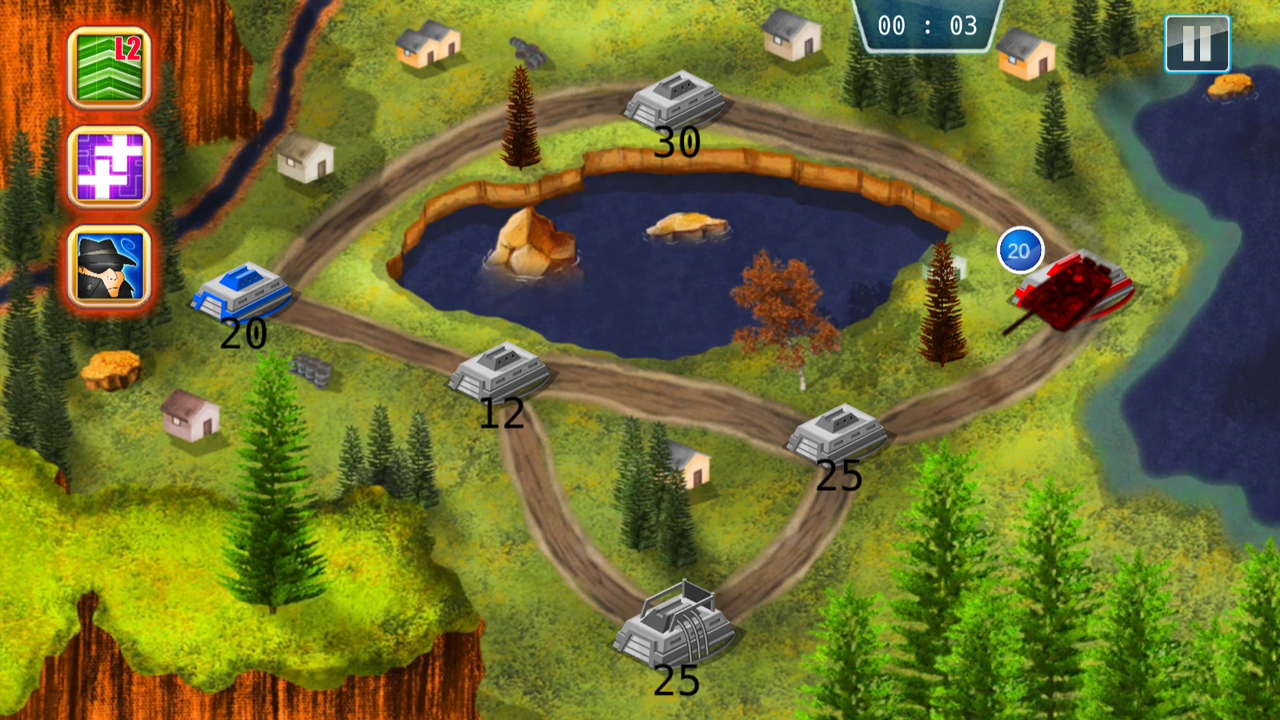Select the neutral base labeled 30

675,100
